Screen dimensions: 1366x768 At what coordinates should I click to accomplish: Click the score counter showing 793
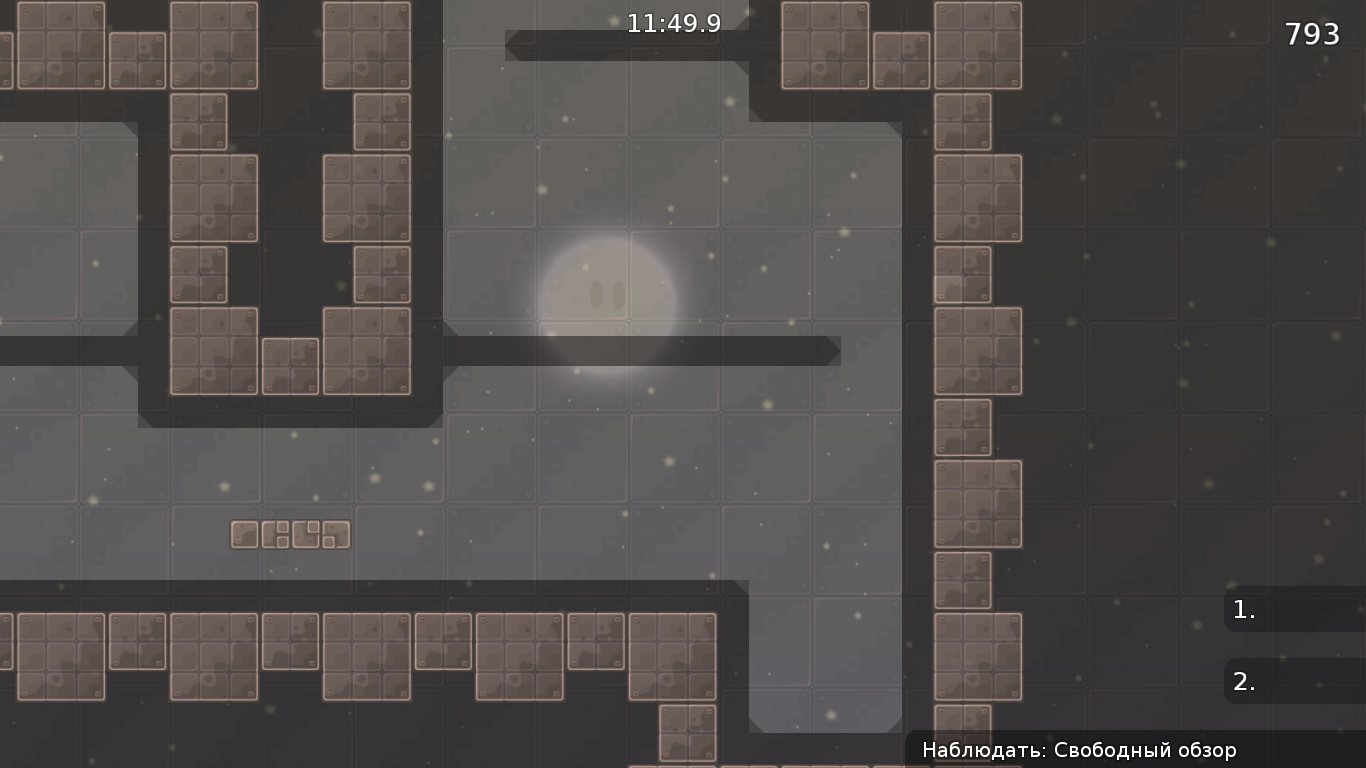tap(1313, 33)
